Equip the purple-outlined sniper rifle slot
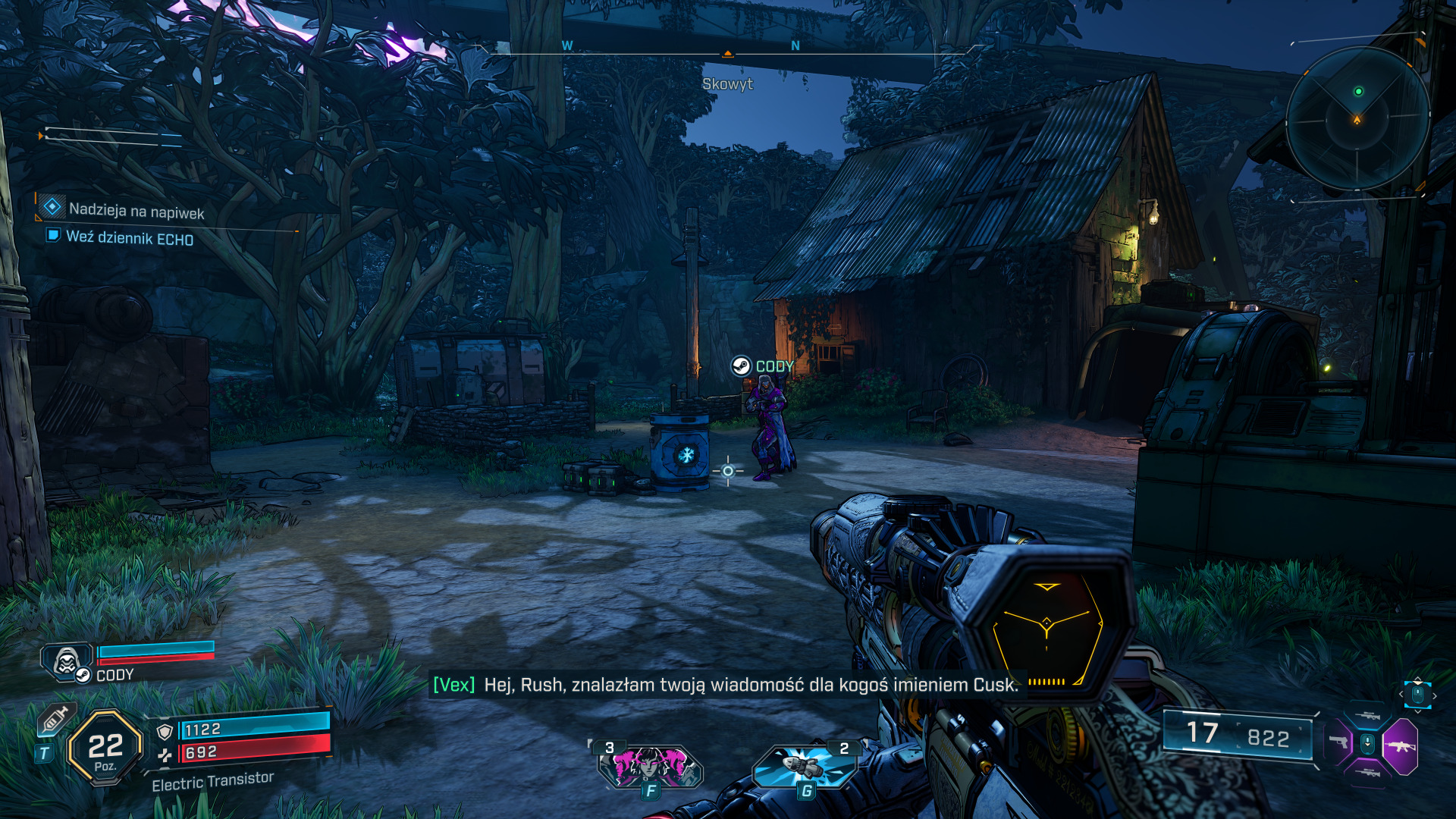This screenshot has width=1456, height=819. click(1367, 773)
